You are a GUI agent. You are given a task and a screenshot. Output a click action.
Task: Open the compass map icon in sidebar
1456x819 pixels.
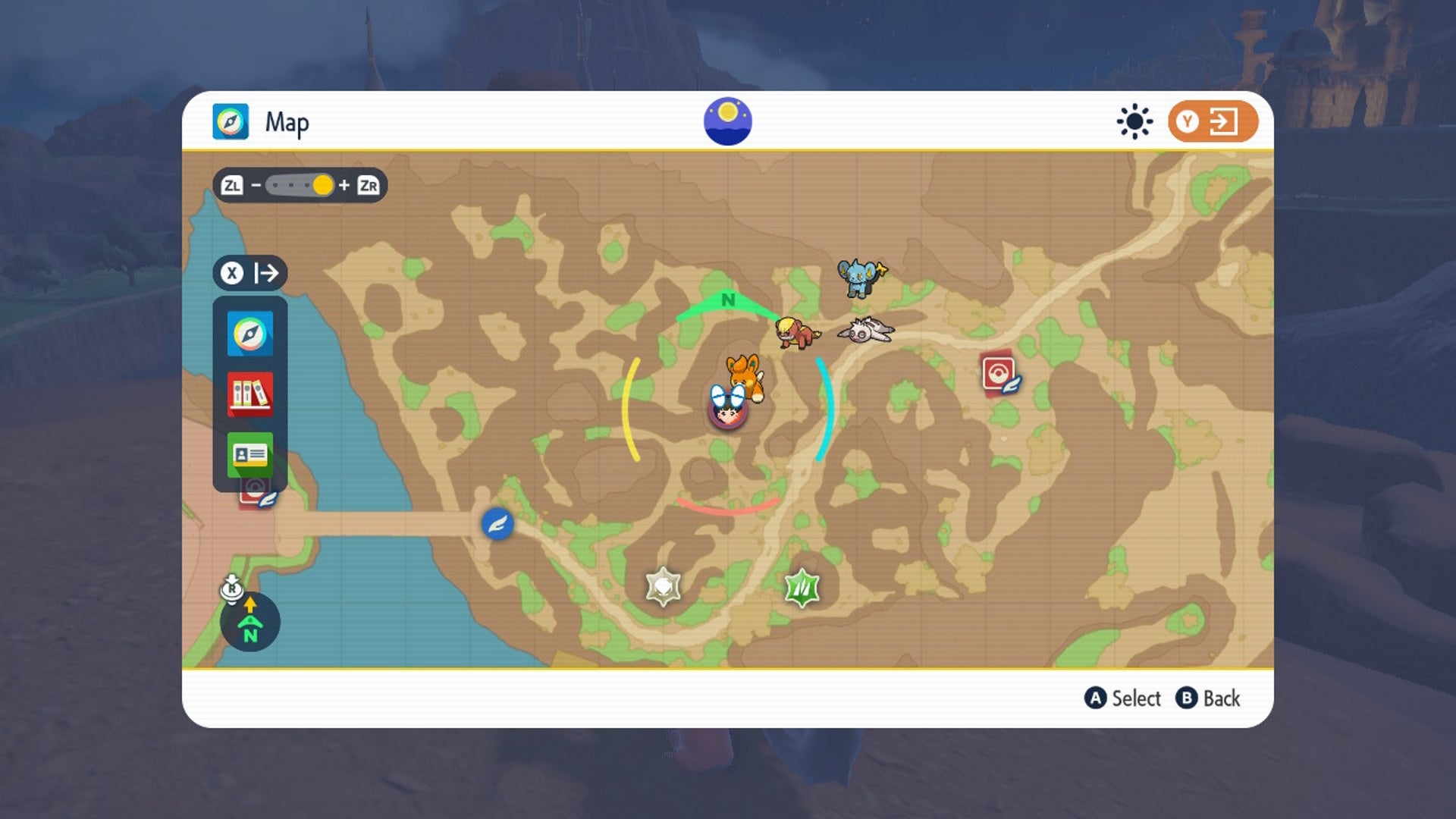pyautogui.click(x=250, y=334)
